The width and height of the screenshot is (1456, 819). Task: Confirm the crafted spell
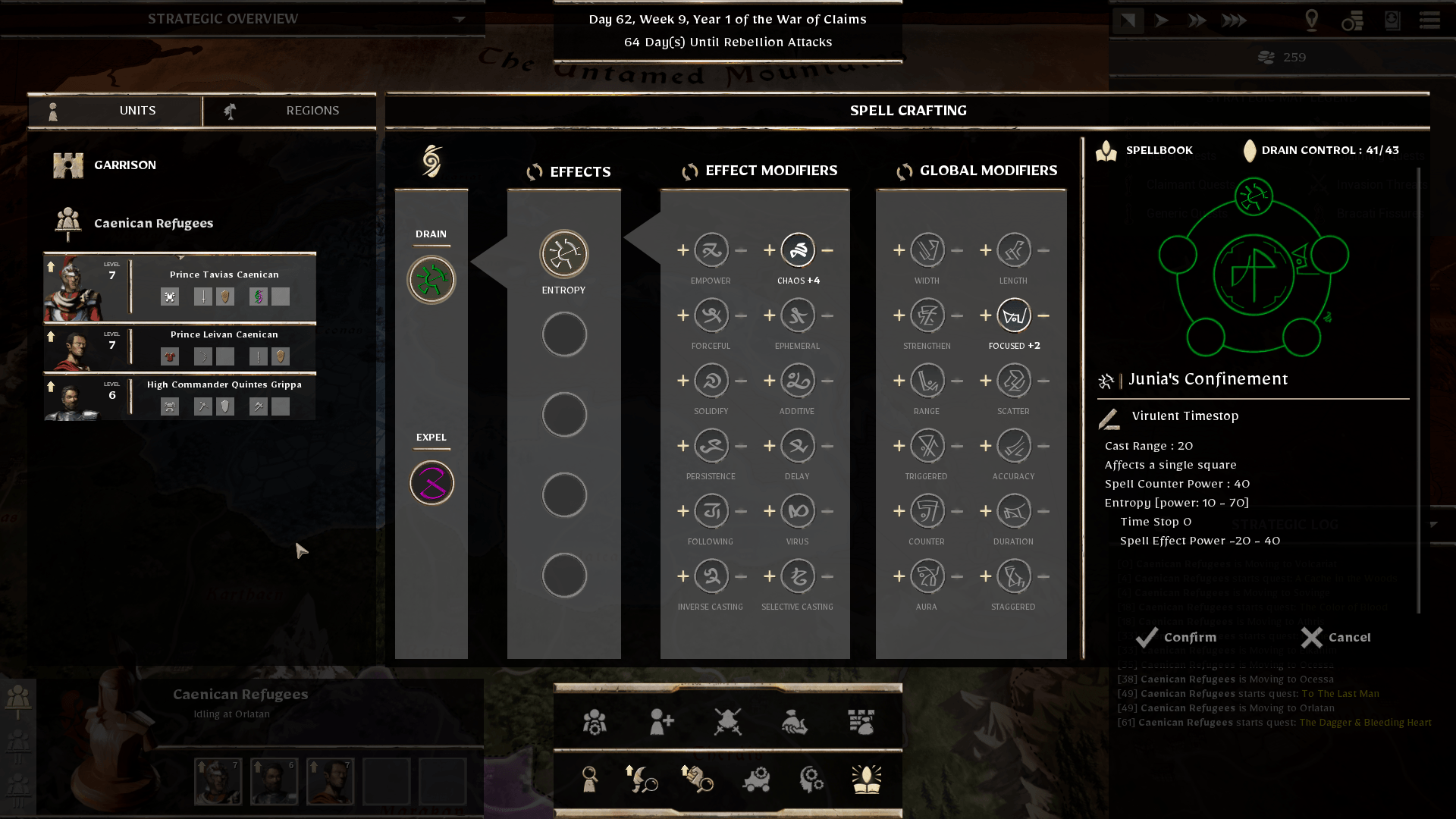(x=1176, y=638)
